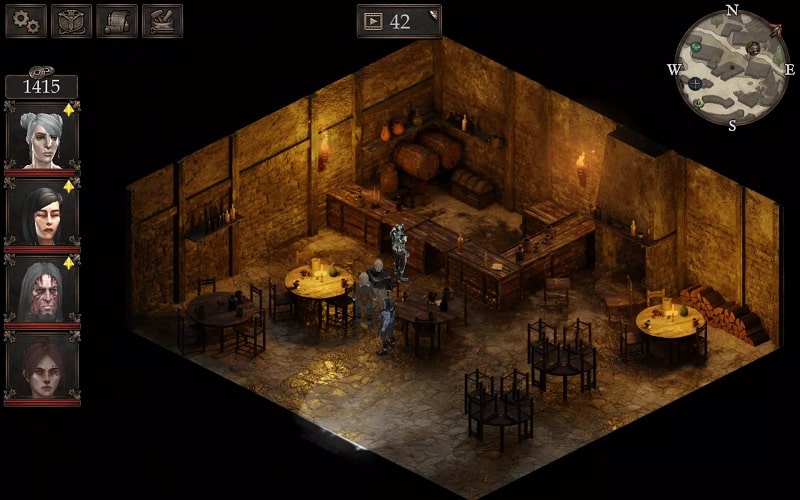Select the scarred grey-haired man's portrait

click(42, 291)
